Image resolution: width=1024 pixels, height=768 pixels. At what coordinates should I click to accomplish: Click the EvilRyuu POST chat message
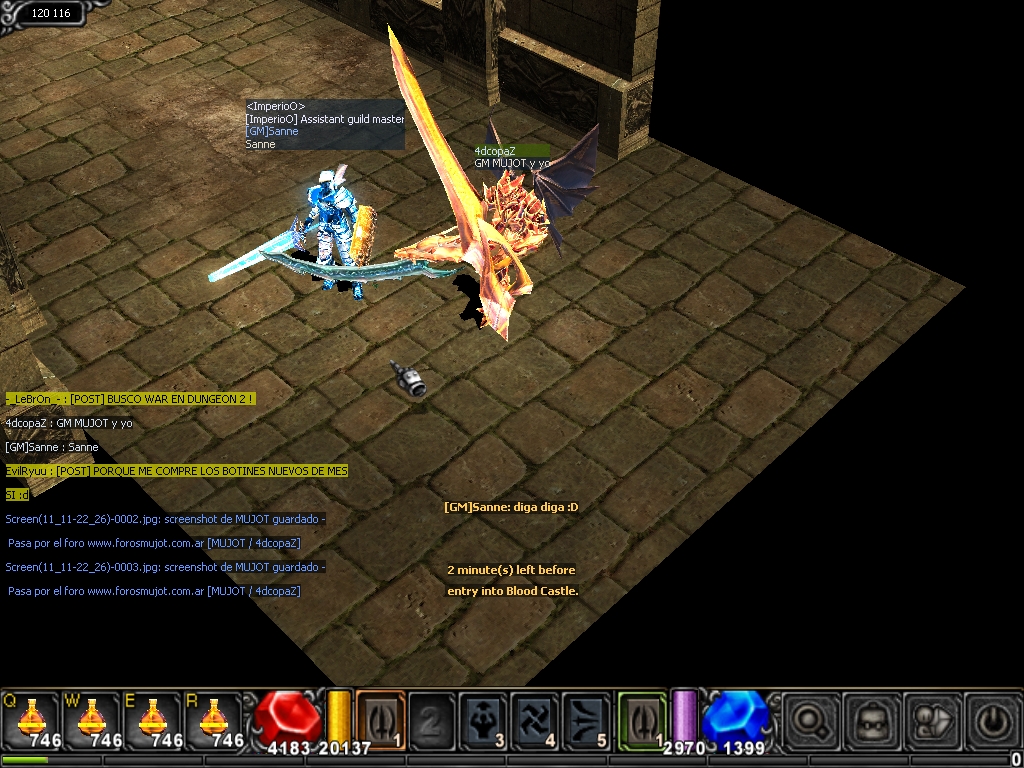(x=177, y=471)
